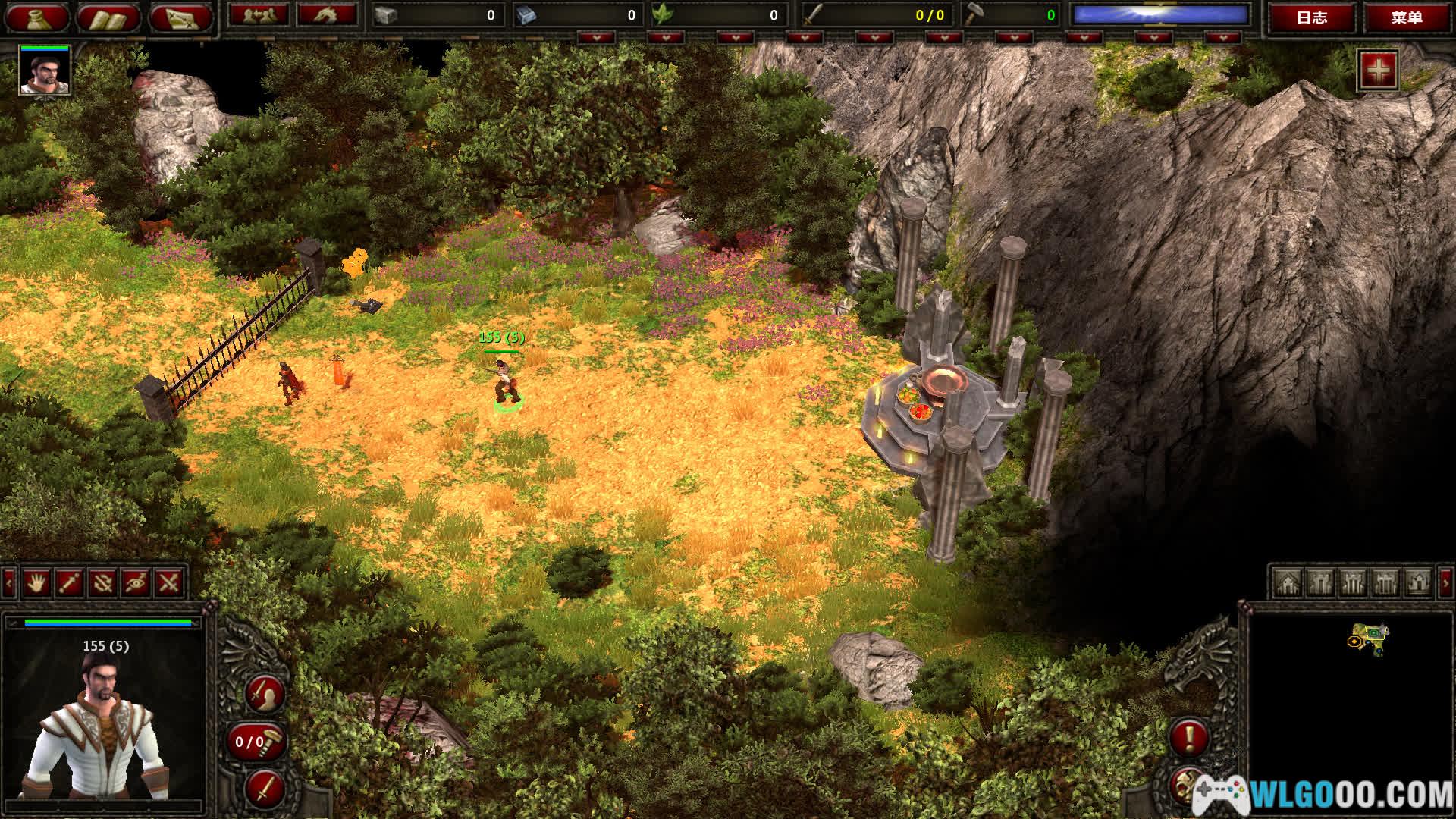This screenshot has width=1456, height=819.
Task: Click on the minimap explored area
Action: tap(1371, 638)
